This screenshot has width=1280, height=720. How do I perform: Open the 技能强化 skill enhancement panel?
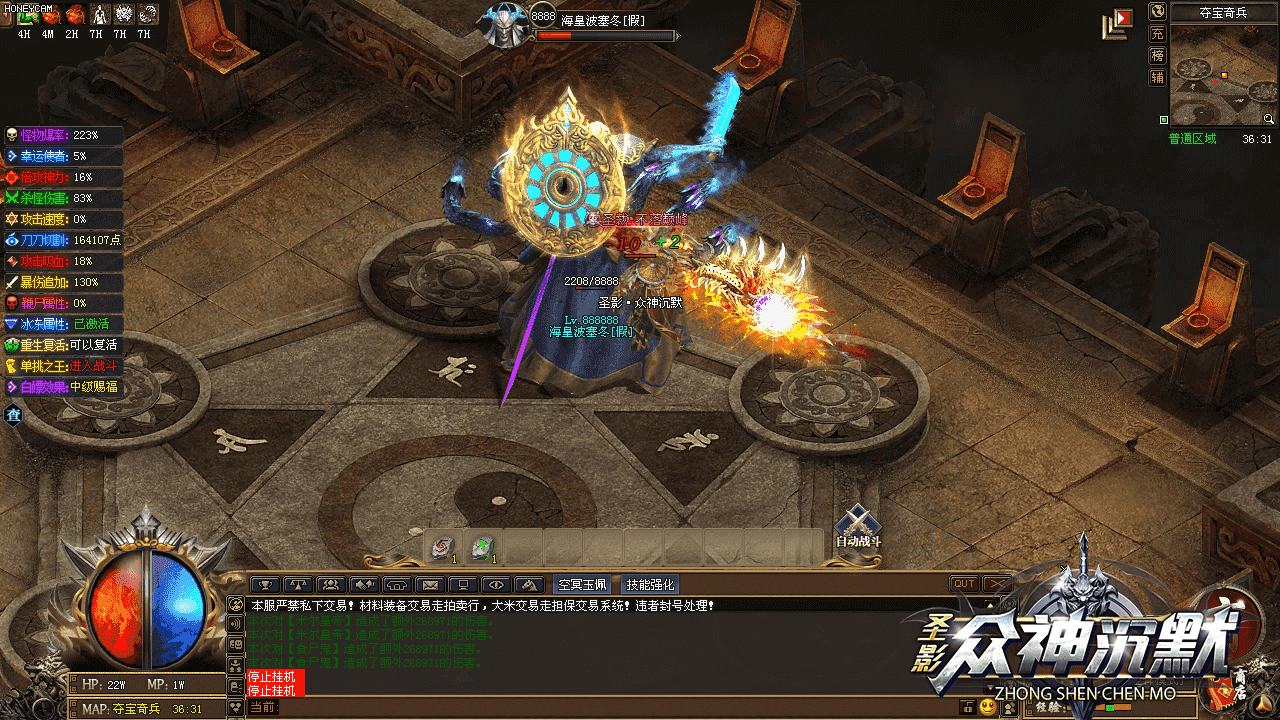(x=650, y=585)
